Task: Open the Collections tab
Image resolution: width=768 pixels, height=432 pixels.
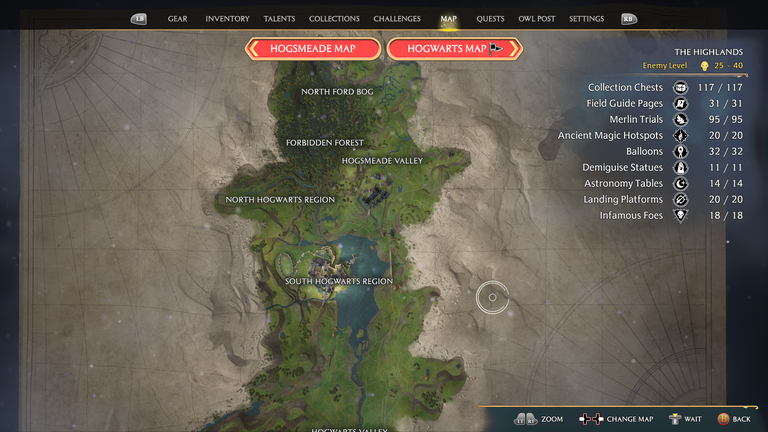Action: coord(334,19)
